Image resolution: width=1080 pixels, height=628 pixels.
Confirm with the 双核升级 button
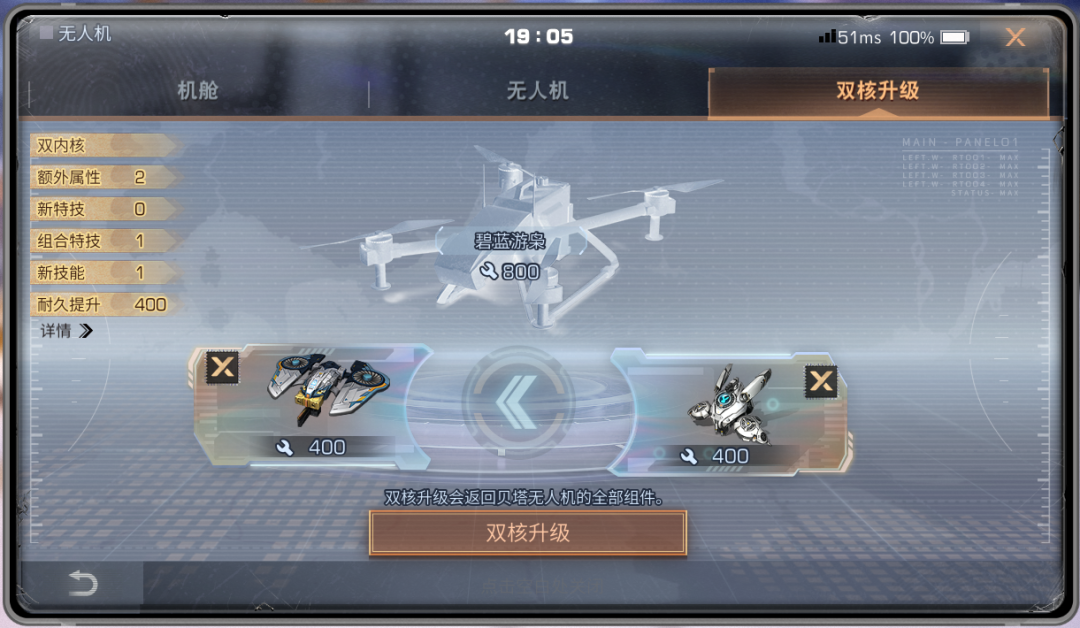click(x=528, y=533)
